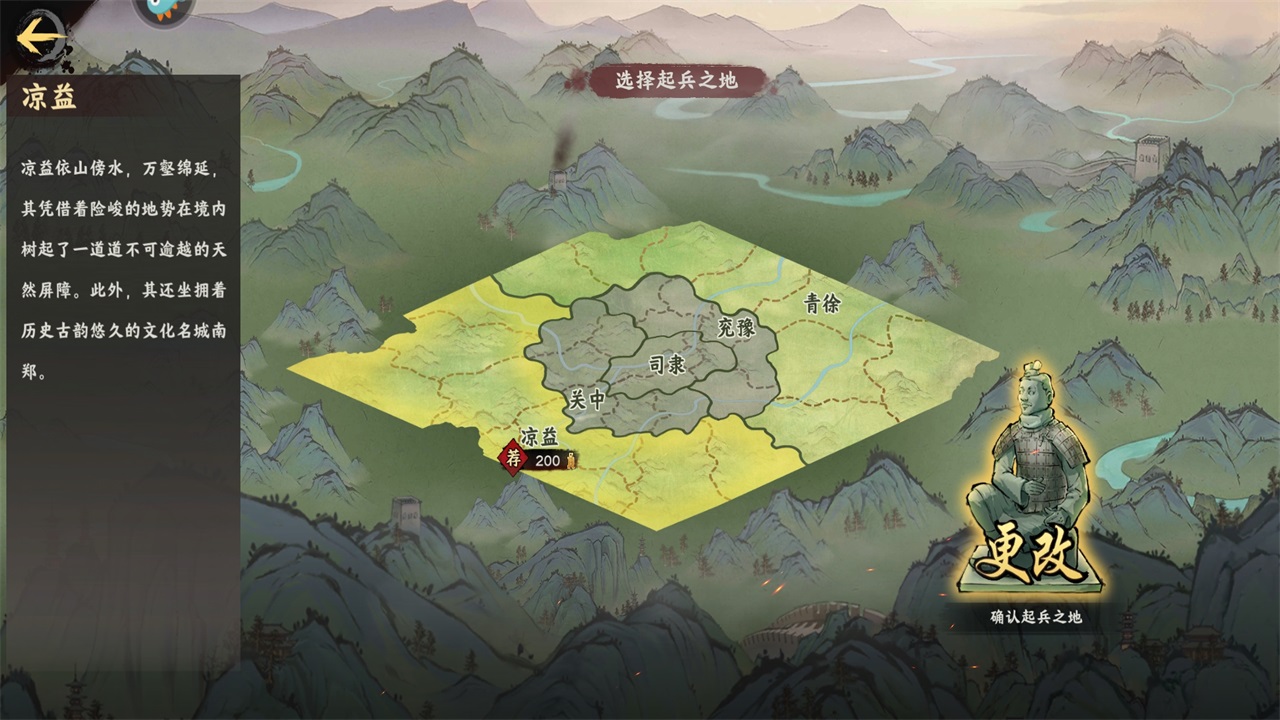Confirm starting location with 更改 button
Image resolution: width=1280 pixels, height=720 pixels.
coord(1030,558)
